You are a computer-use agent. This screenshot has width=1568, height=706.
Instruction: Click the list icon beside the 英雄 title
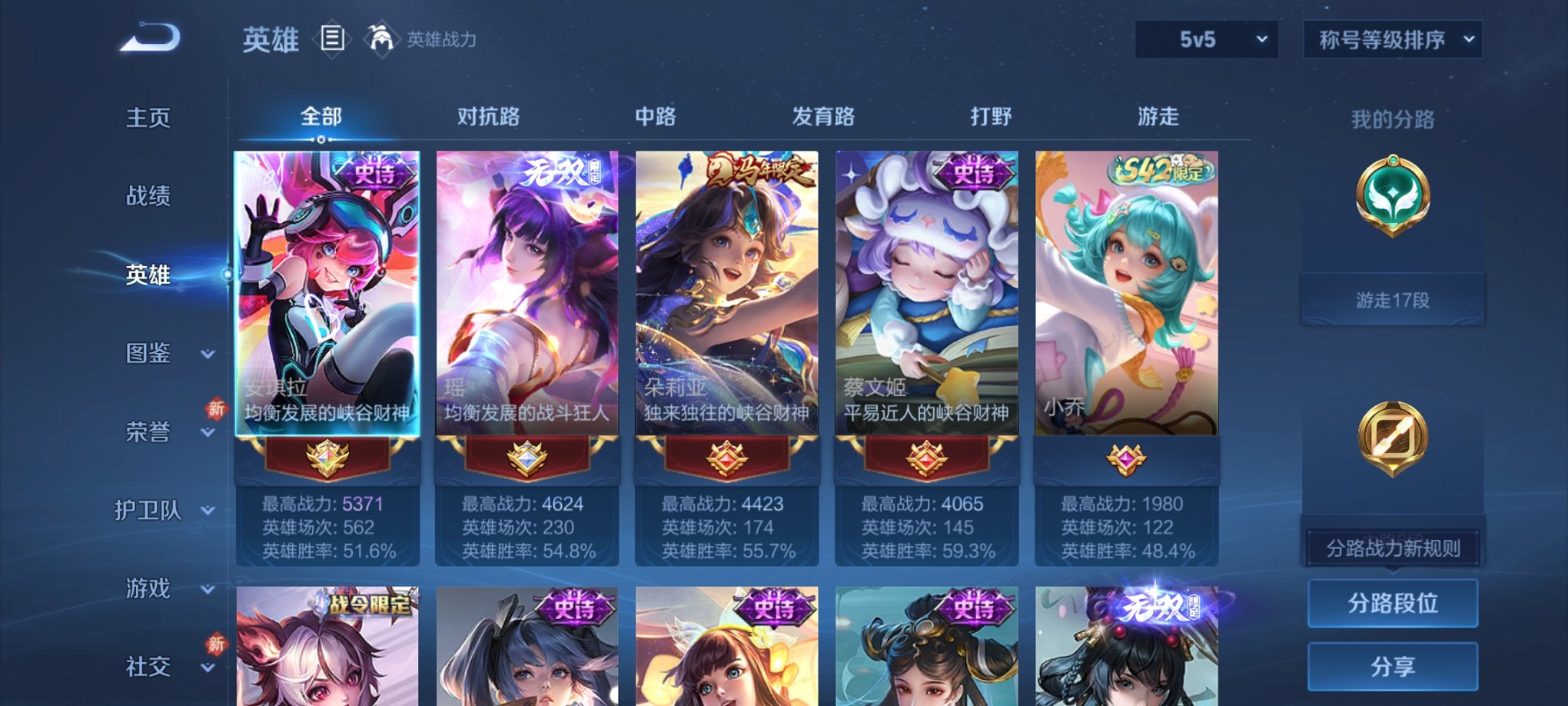click(332, 37)
